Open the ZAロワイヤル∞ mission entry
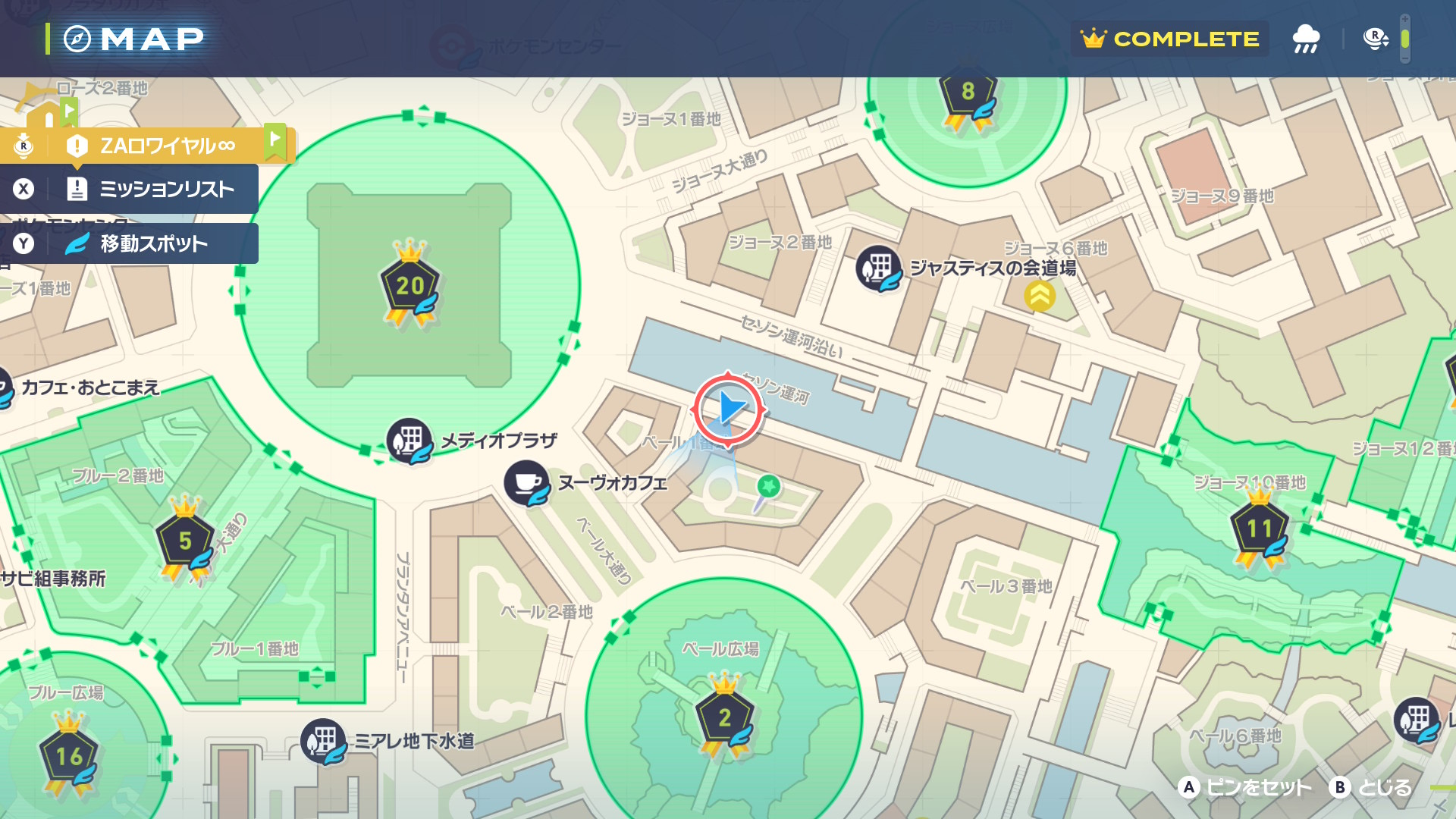Screen dimensions: 1456x819 167,145
